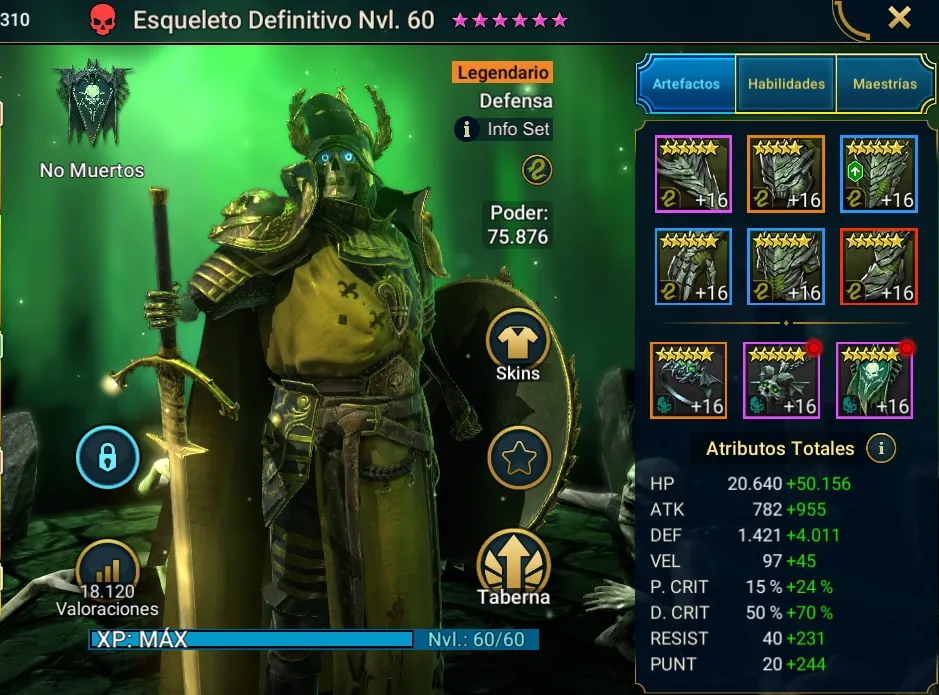Open the Maestrías tab
This screenshot has height=695, width=939.
point(885,84)
